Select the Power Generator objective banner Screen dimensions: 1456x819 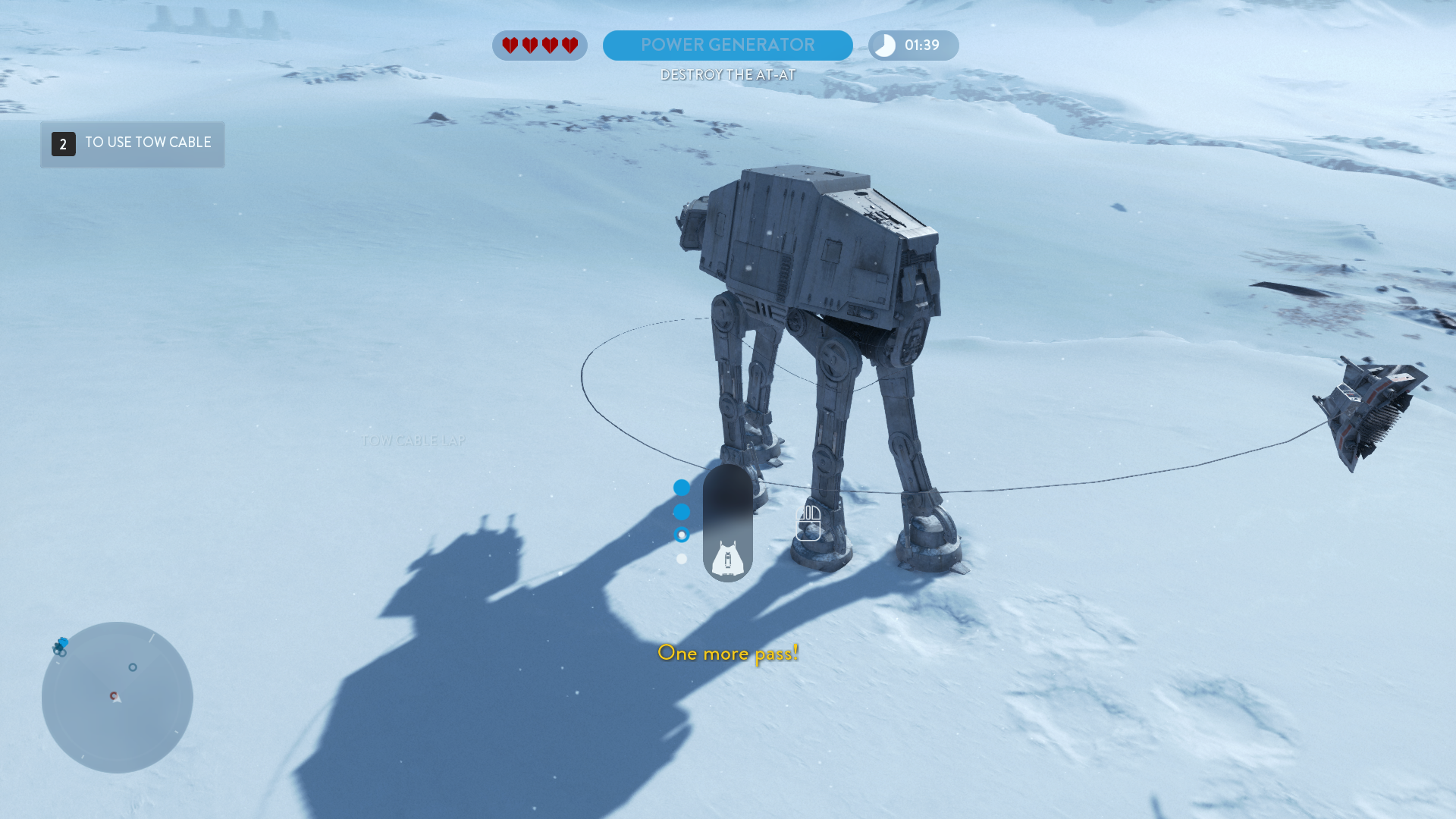pyautogui.click(x=727, y=45)
